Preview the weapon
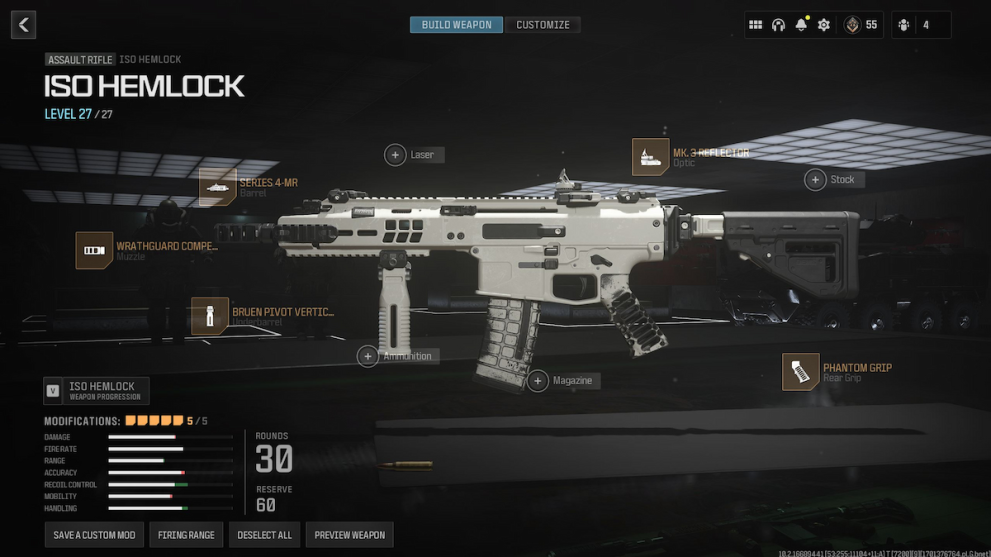Viewport: 991px width, 557px height. click(x=349, y=535)
